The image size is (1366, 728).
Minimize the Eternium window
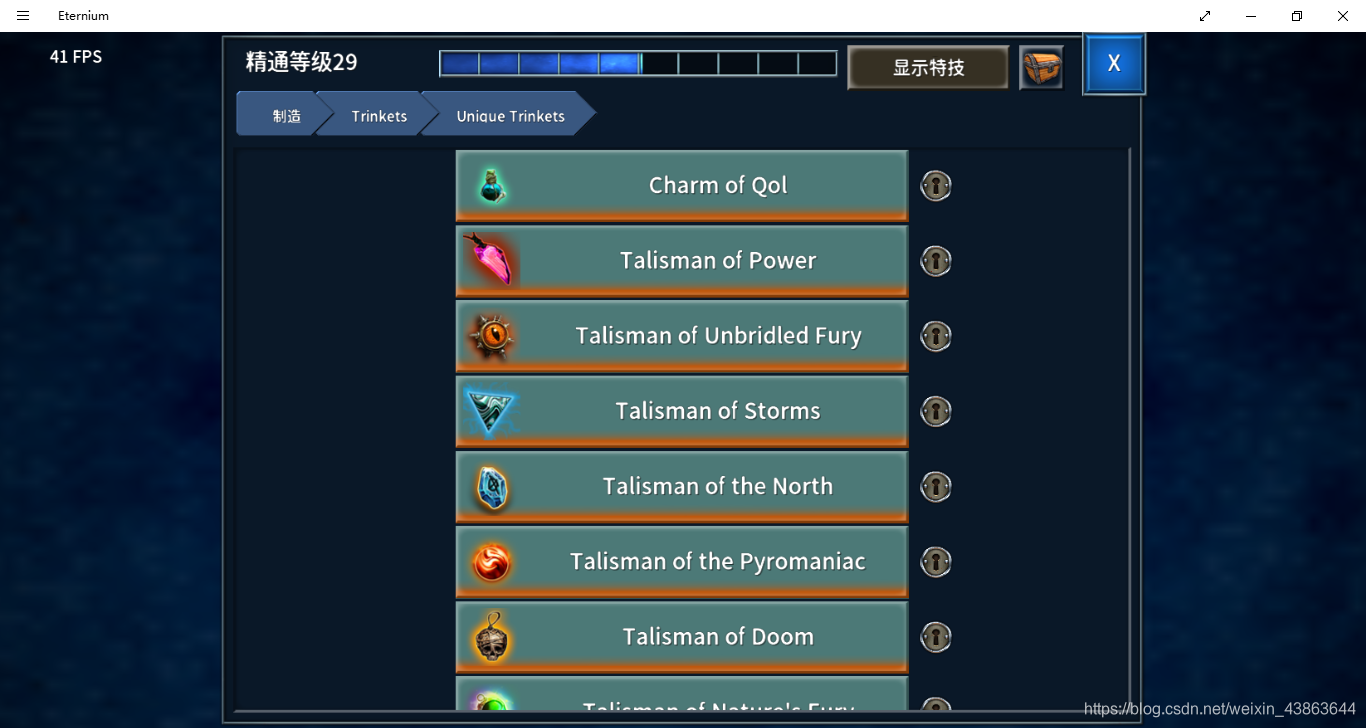(1250, 16)
